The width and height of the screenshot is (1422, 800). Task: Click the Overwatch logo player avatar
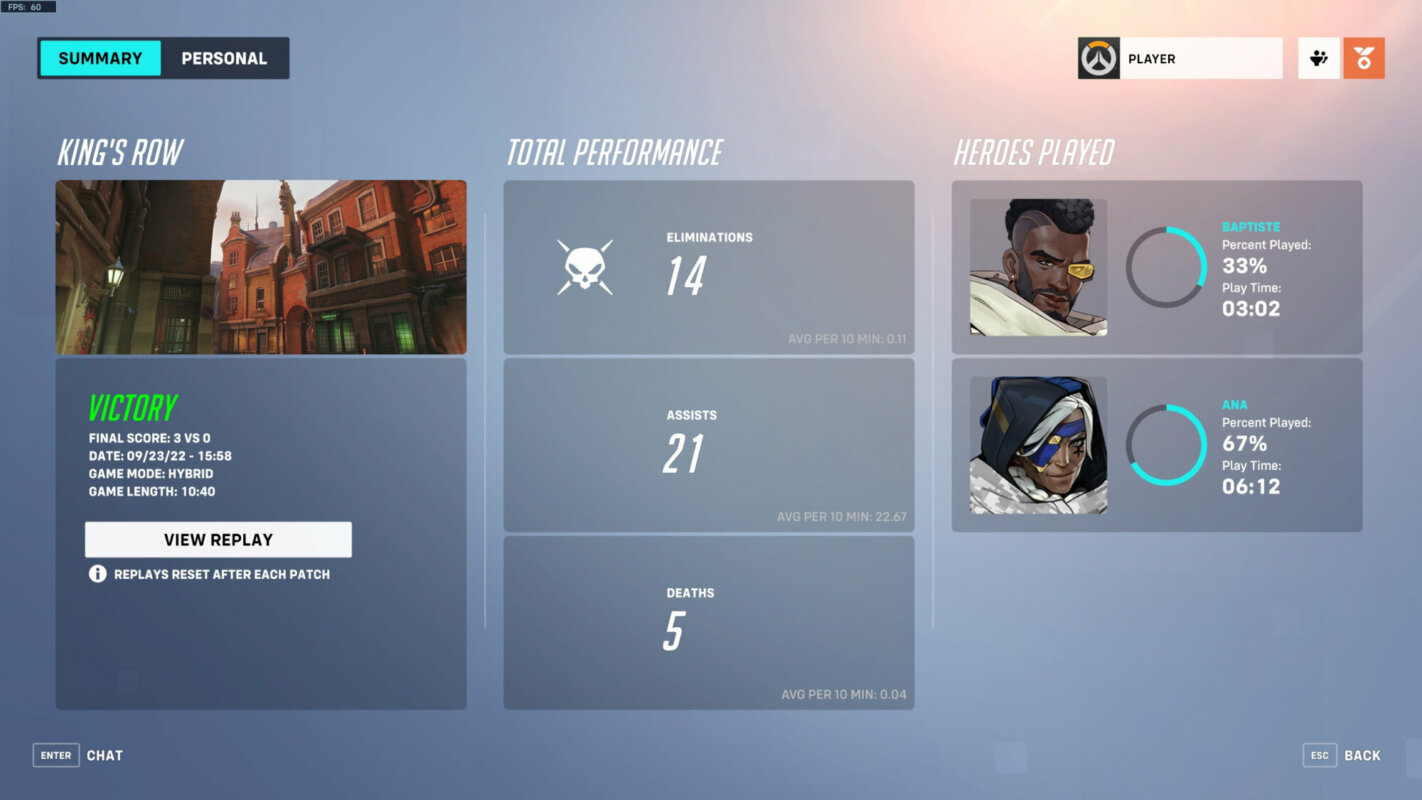[1100, 57]
